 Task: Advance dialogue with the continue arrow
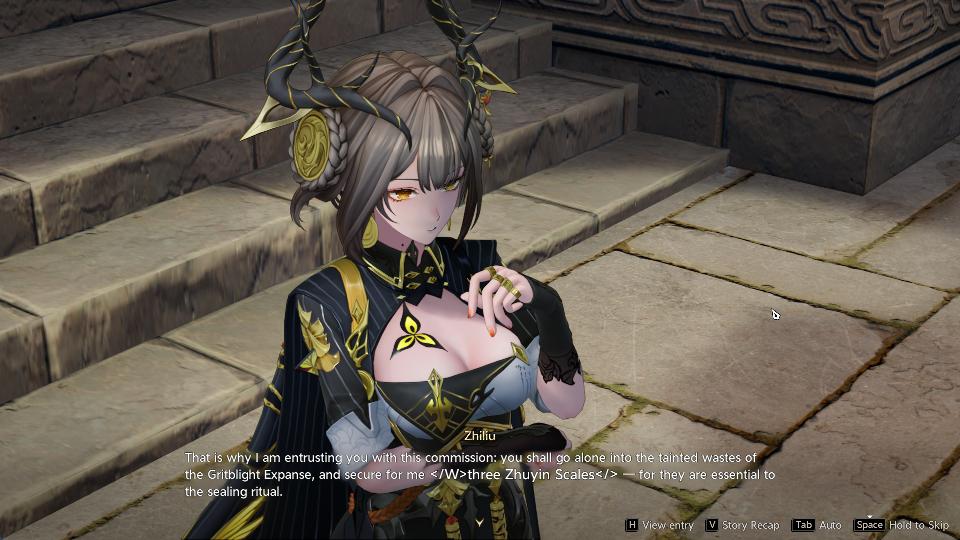[480, 522]
